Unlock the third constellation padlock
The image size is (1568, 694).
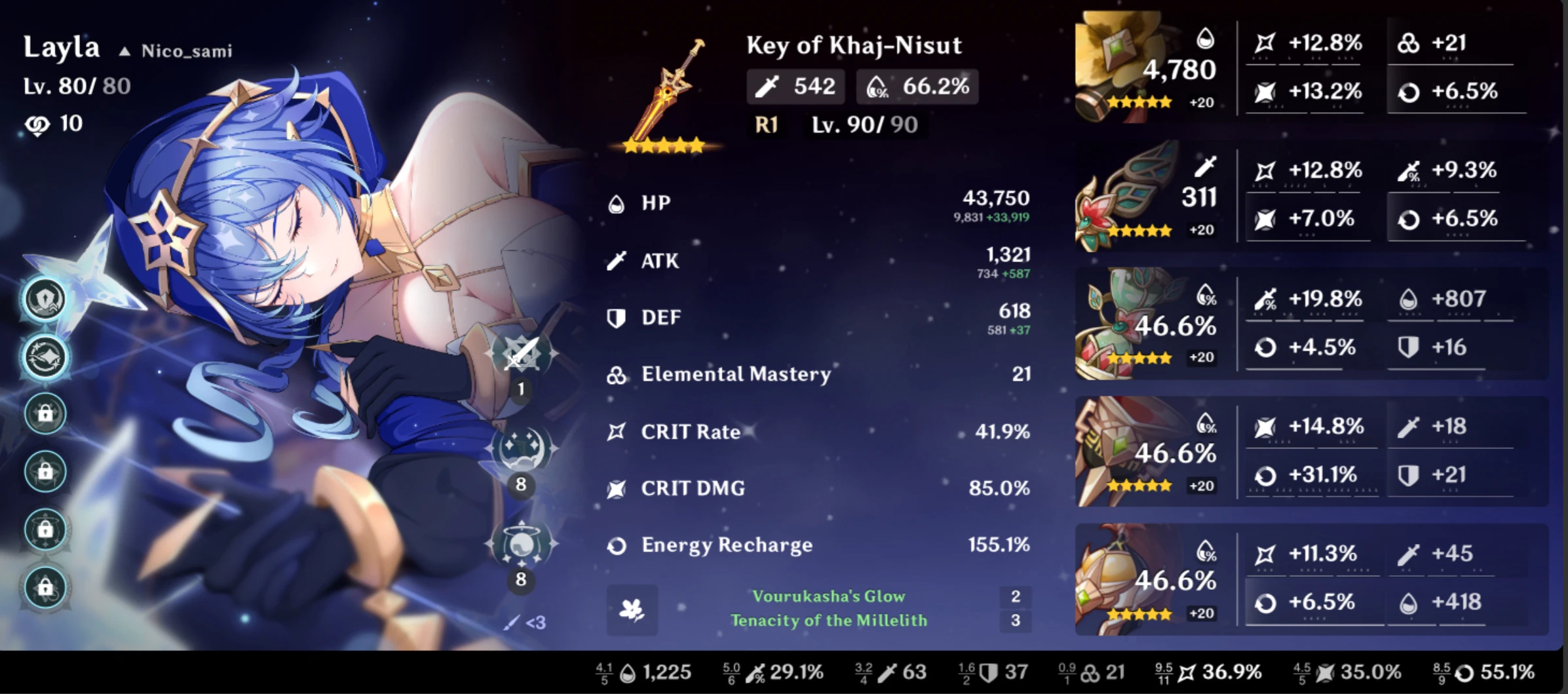[45, 414]
